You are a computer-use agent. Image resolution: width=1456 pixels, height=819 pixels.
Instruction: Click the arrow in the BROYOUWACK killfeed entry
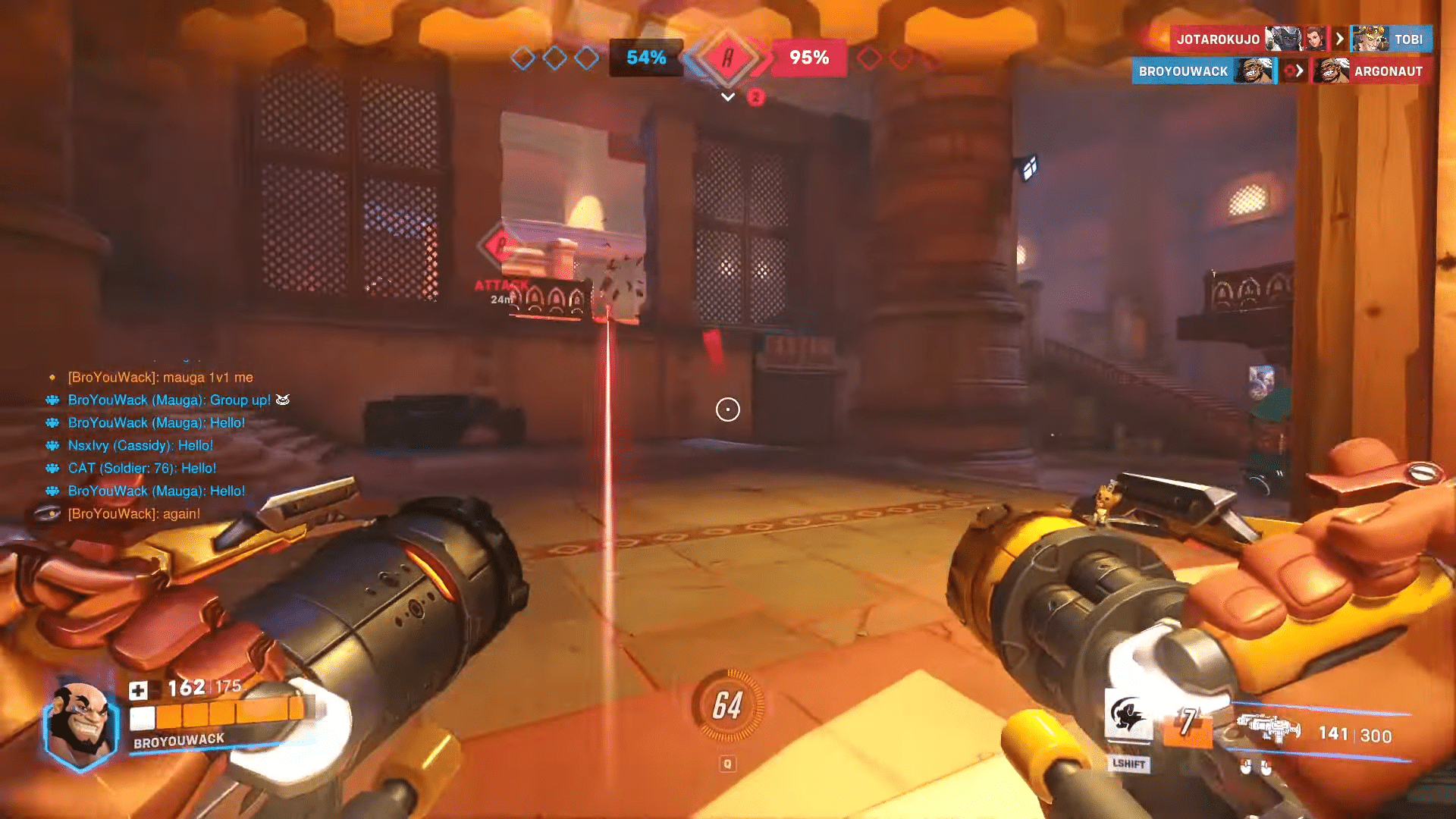coord(1300,71)
